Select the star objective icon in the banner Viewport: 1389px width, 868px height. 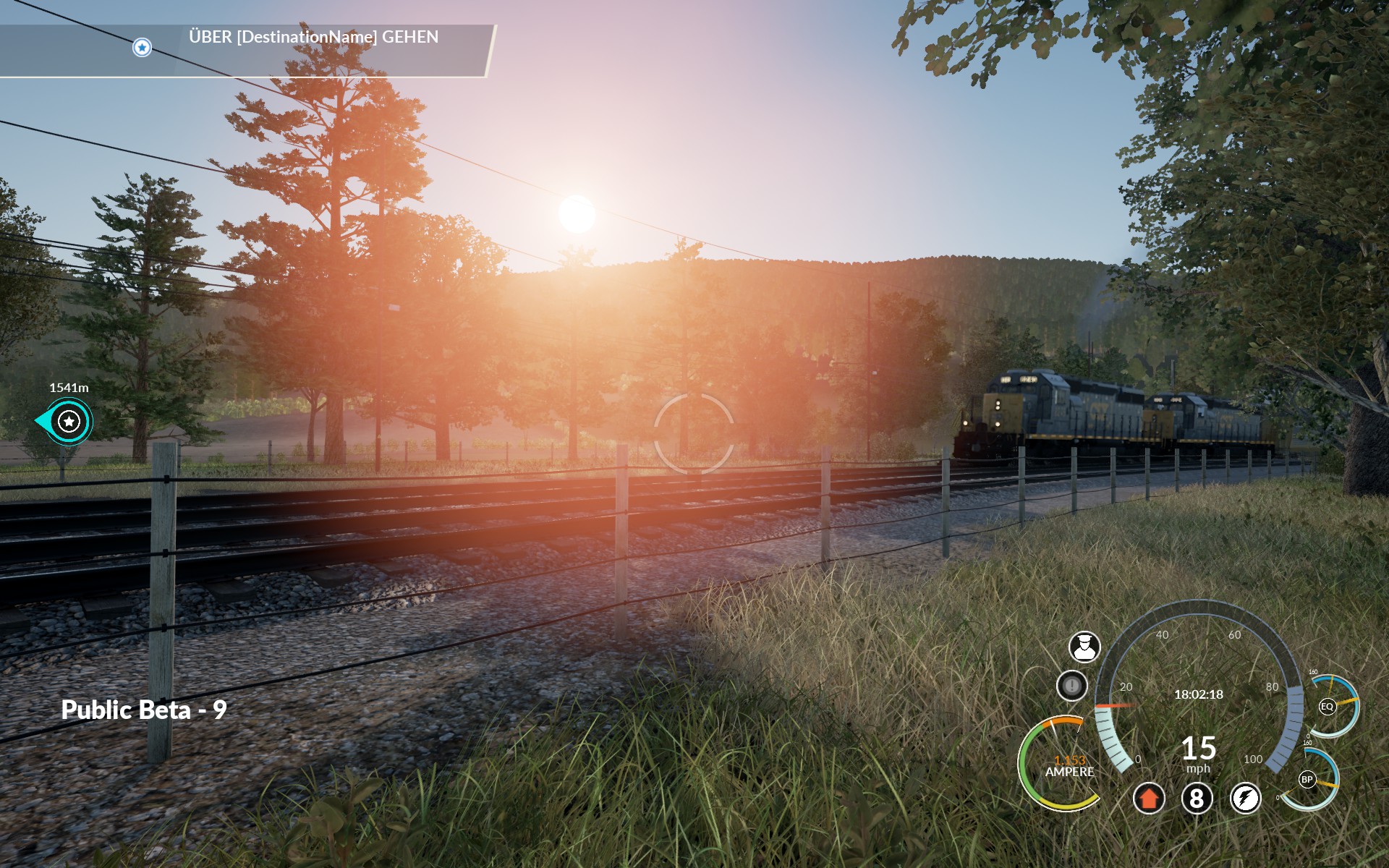142,48
